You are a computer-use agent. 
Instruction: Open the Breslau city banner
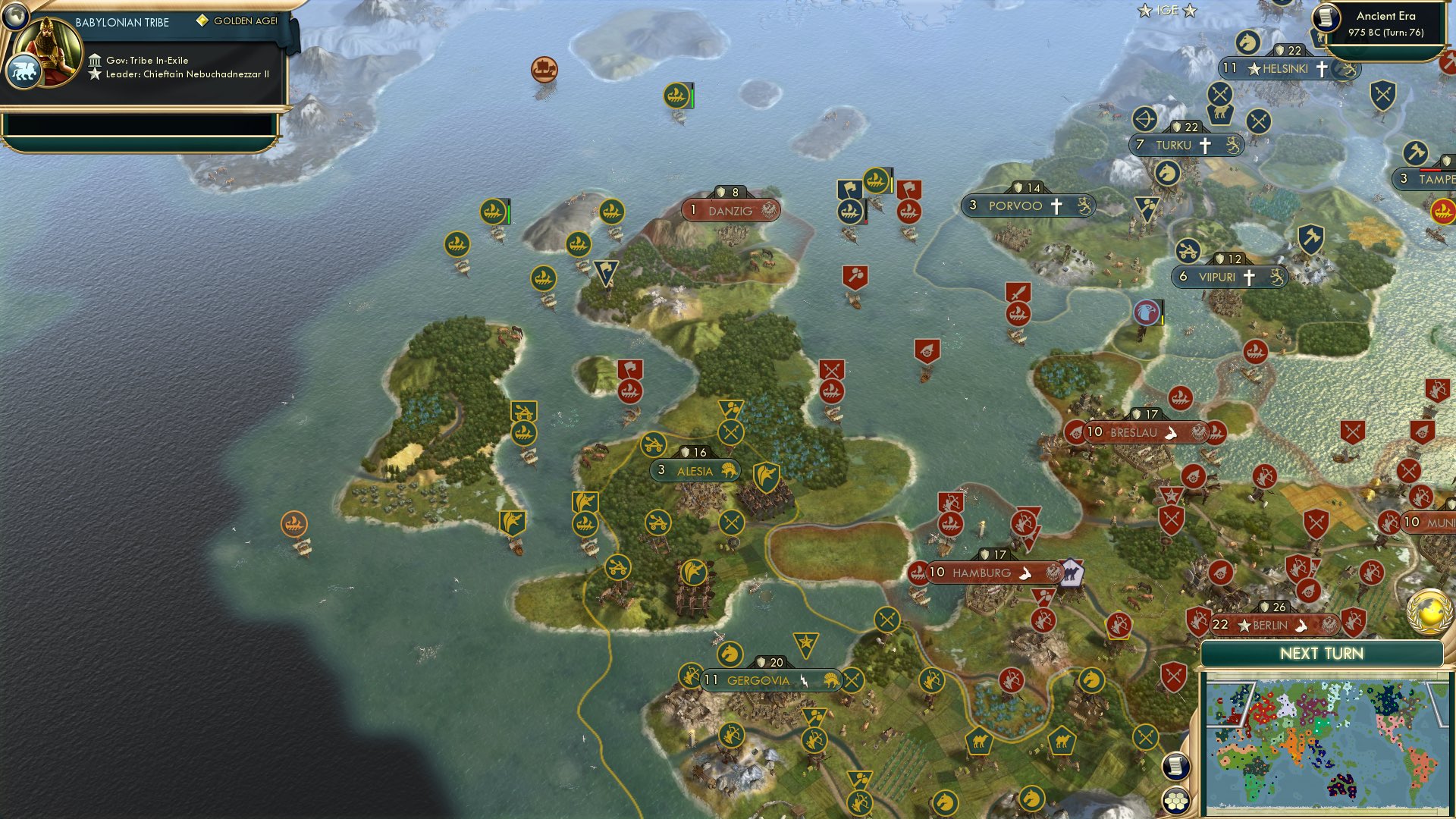point(1137,432)
